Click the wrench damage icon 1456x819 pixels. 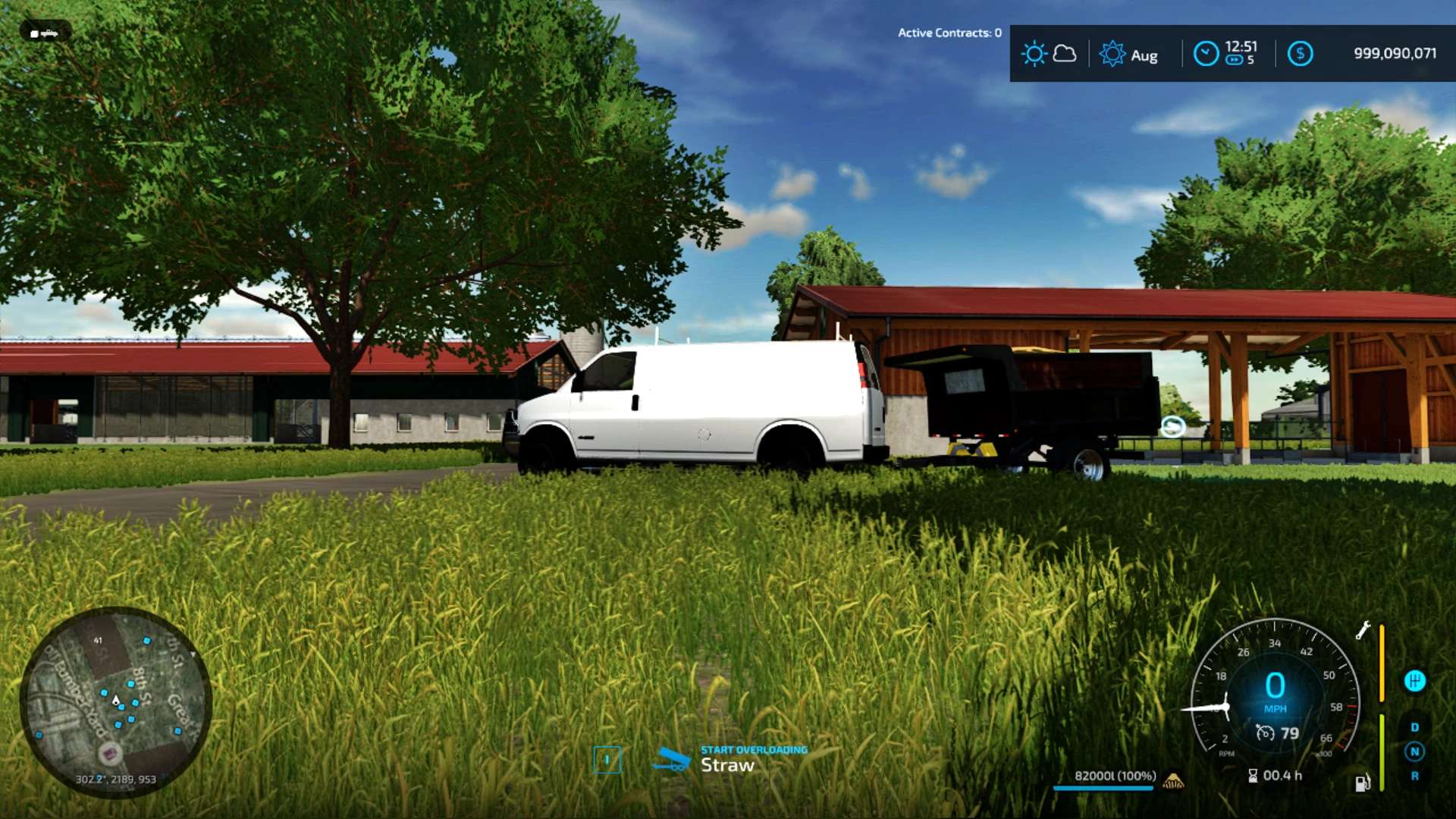1363,630
